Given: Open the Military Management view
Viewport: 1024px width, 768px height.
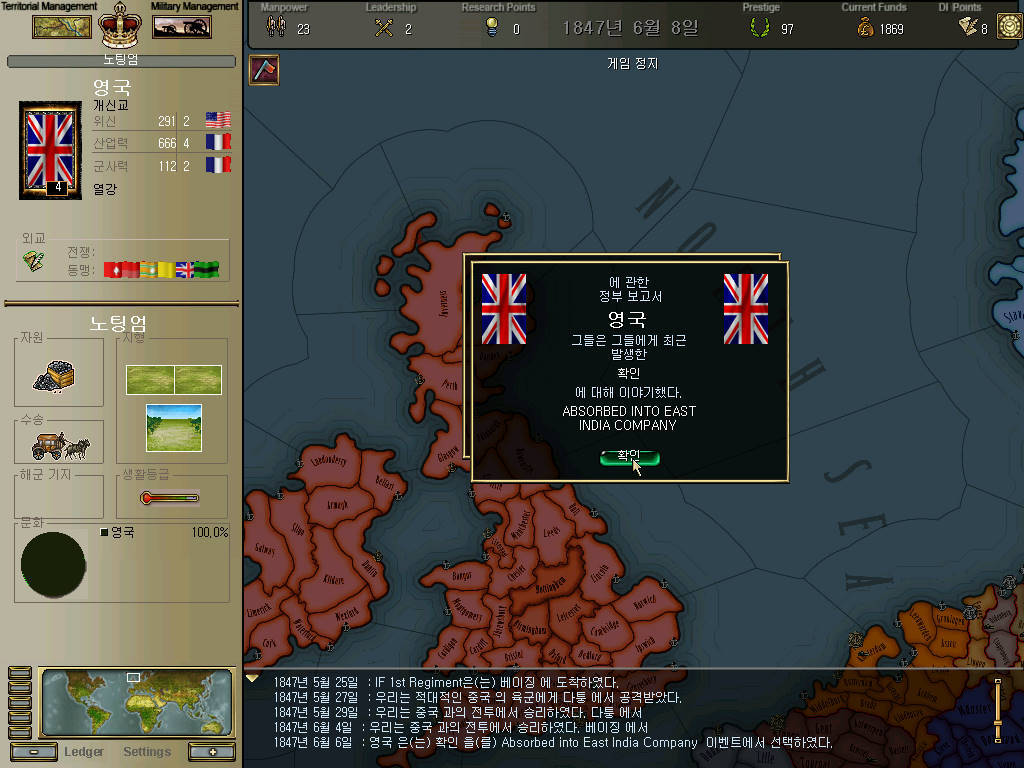Looking at the screenshot, I should [181, 26].
